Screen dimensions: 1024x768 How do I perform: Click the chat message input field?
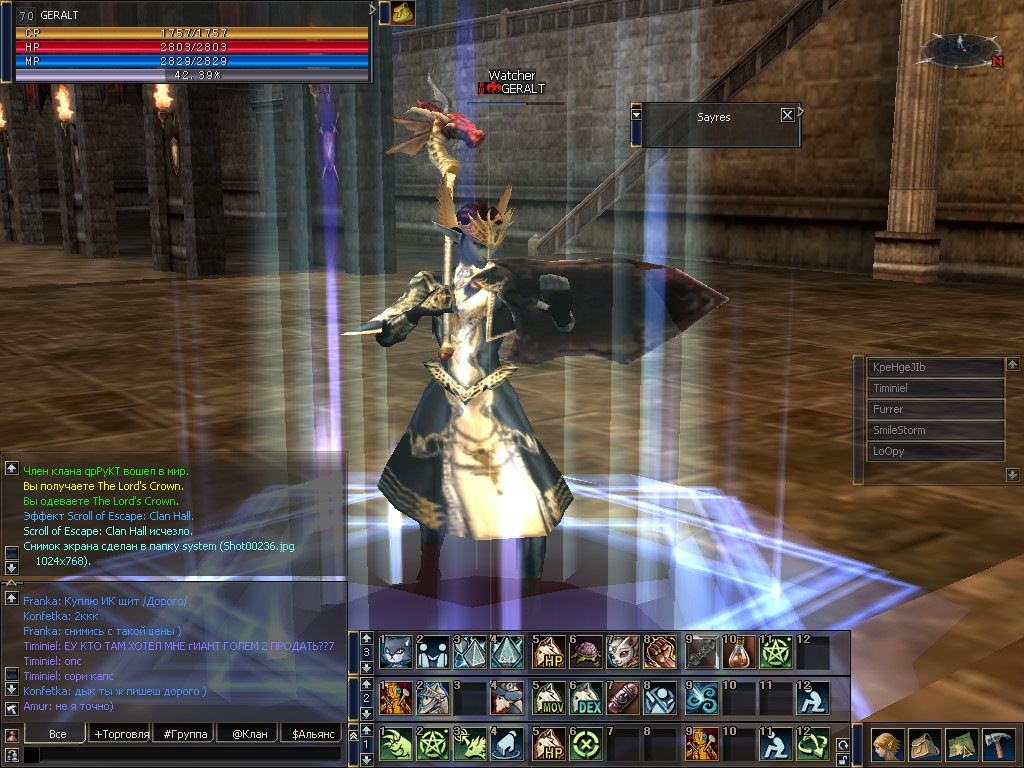tap(185, 755)
